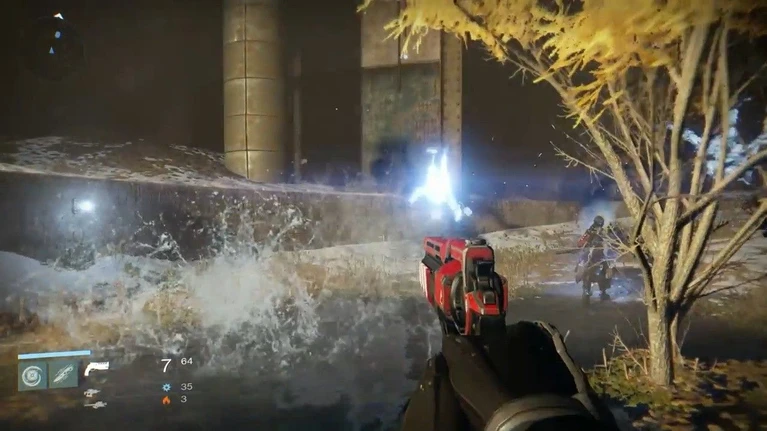Viewport: 767px width, 431px height.
Task: Select the heavy weapon icon
Action: click(x=94, y=404)
